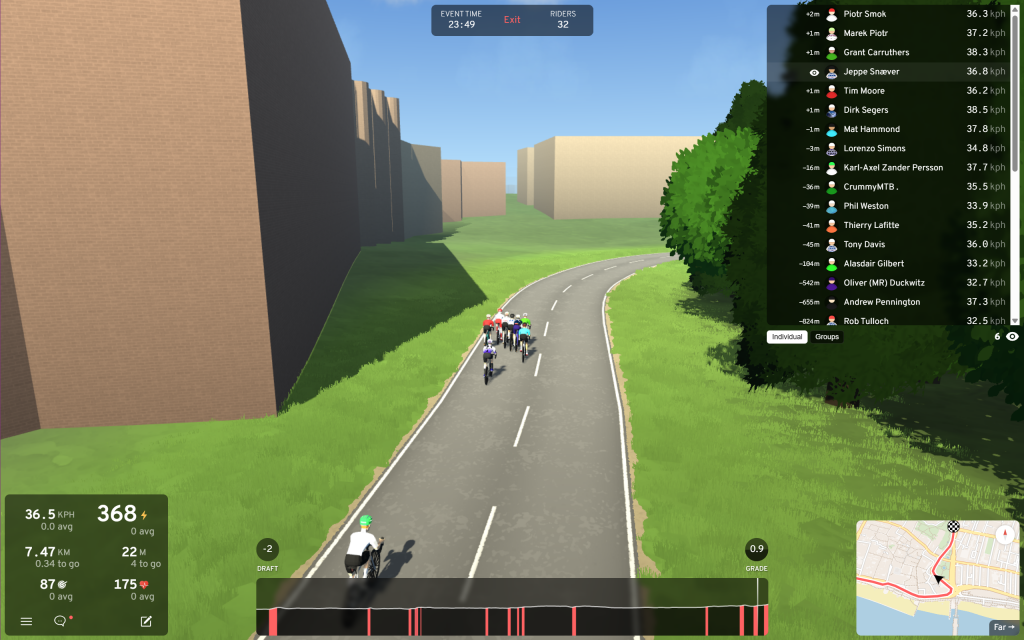1024x640 pixels.
Task: Click the edit pencil icon in the stats panel
Action: pos(146,621)
